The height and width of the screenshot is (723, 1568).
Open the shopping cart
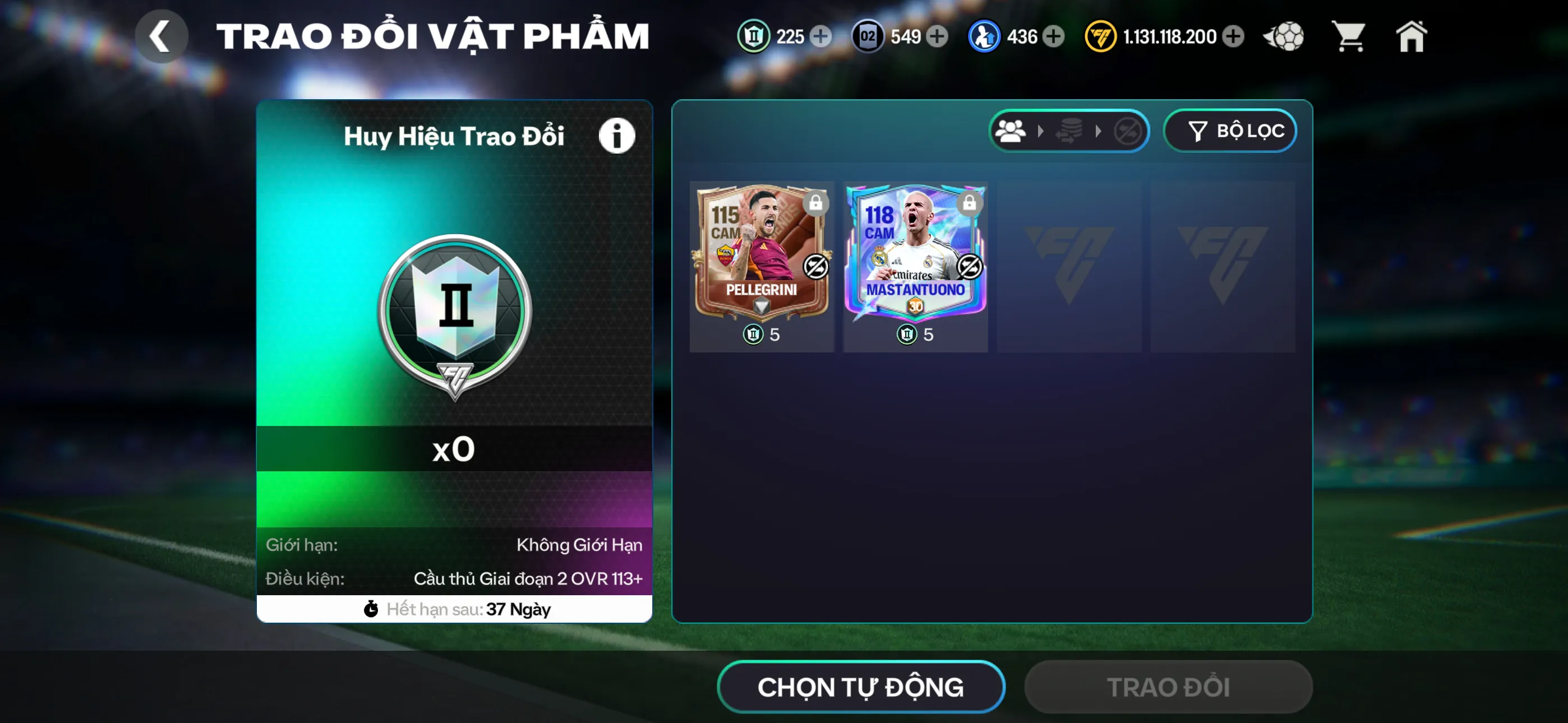pyautogui.click(x=1349, y=36)
